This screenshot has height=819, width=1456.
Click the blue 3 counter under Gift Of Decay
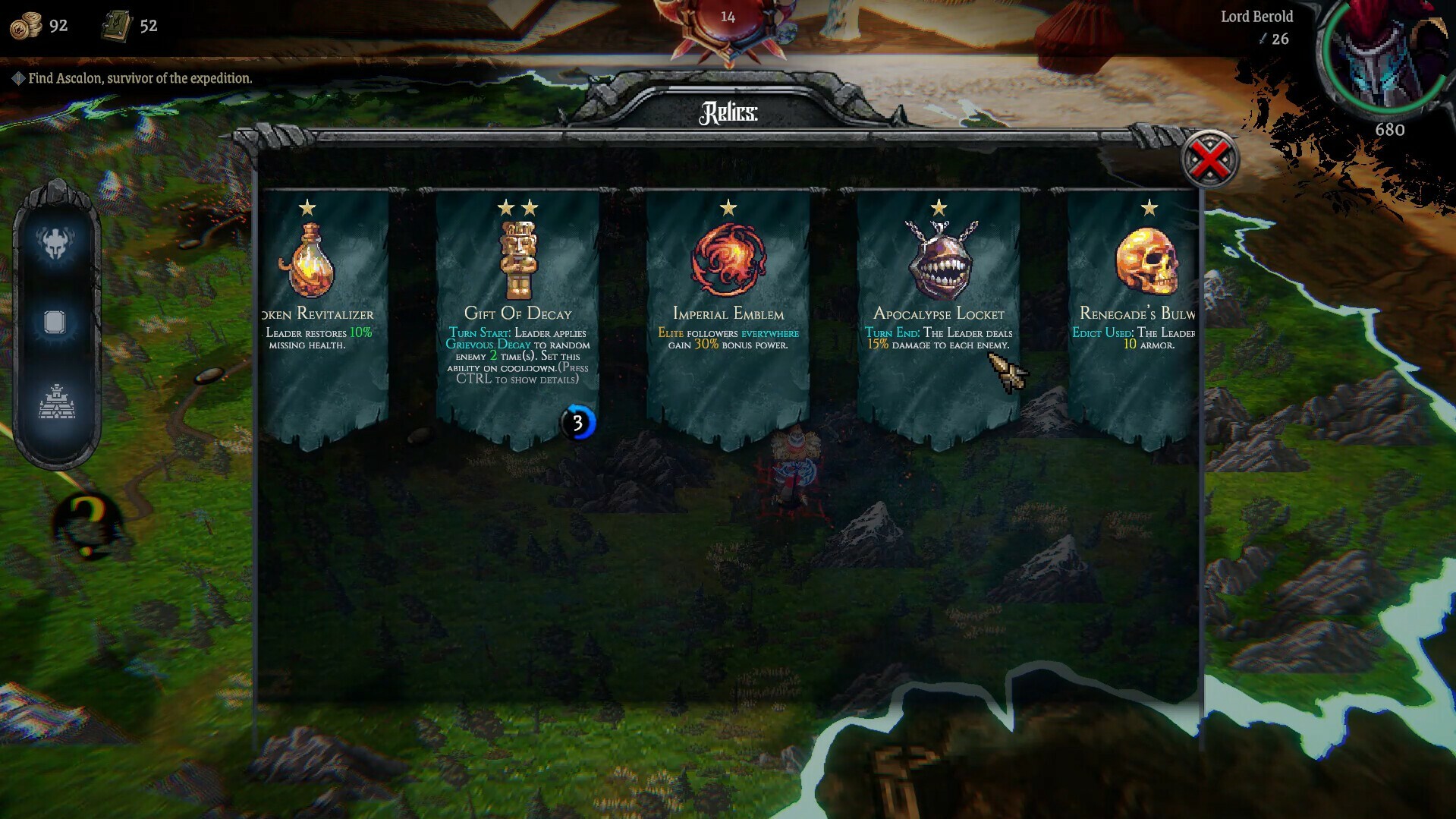578,424
